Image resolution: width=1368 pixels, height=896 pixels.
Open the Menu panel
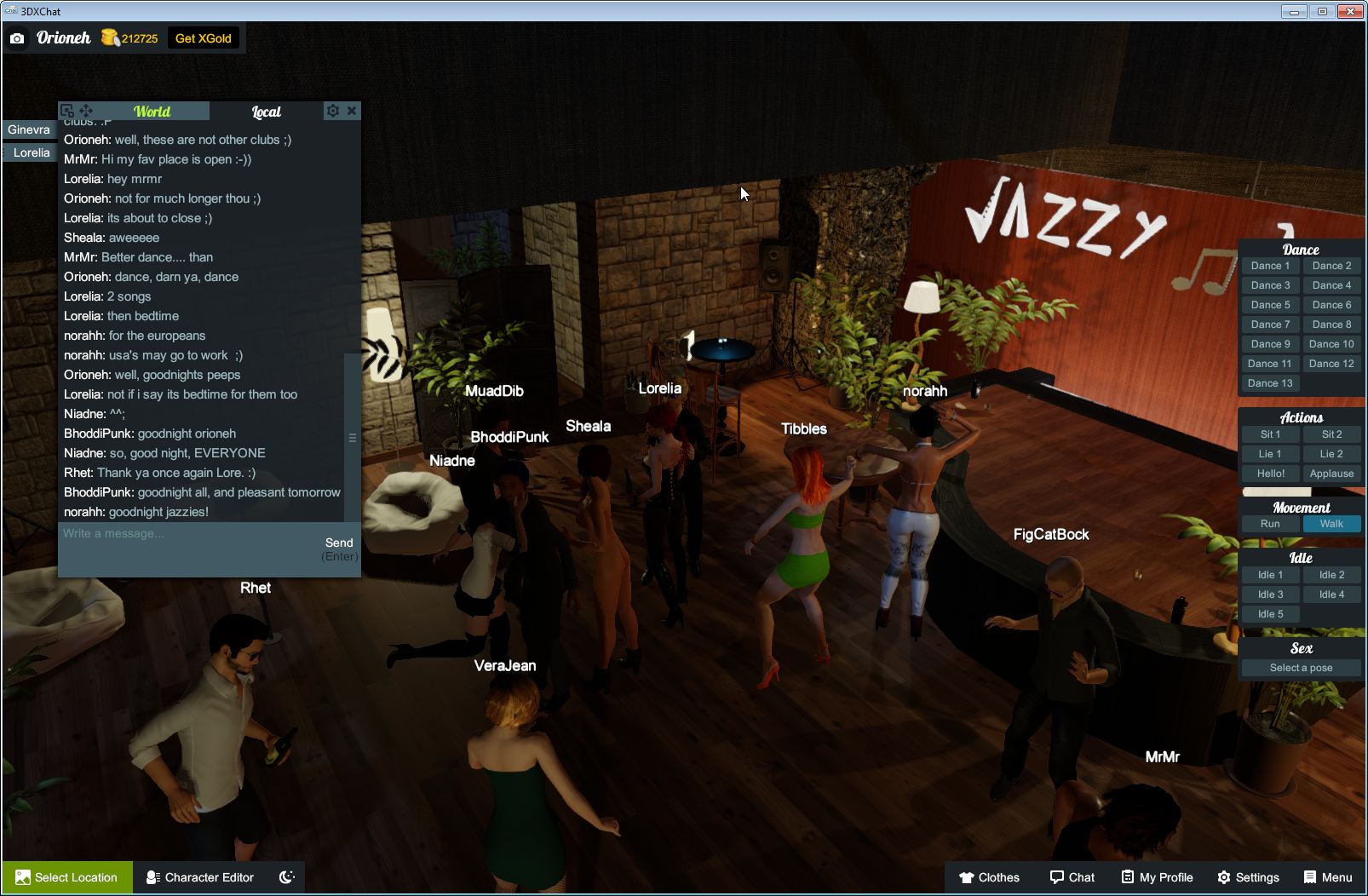[x=1326, y=877]
